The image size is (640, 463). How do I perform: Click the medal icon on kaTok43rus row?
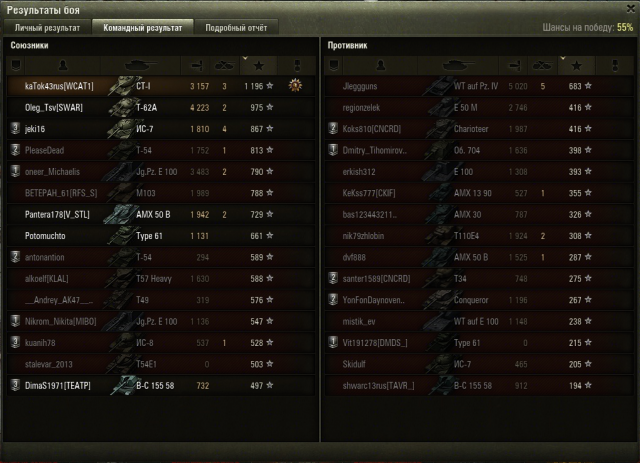[296, 86]
